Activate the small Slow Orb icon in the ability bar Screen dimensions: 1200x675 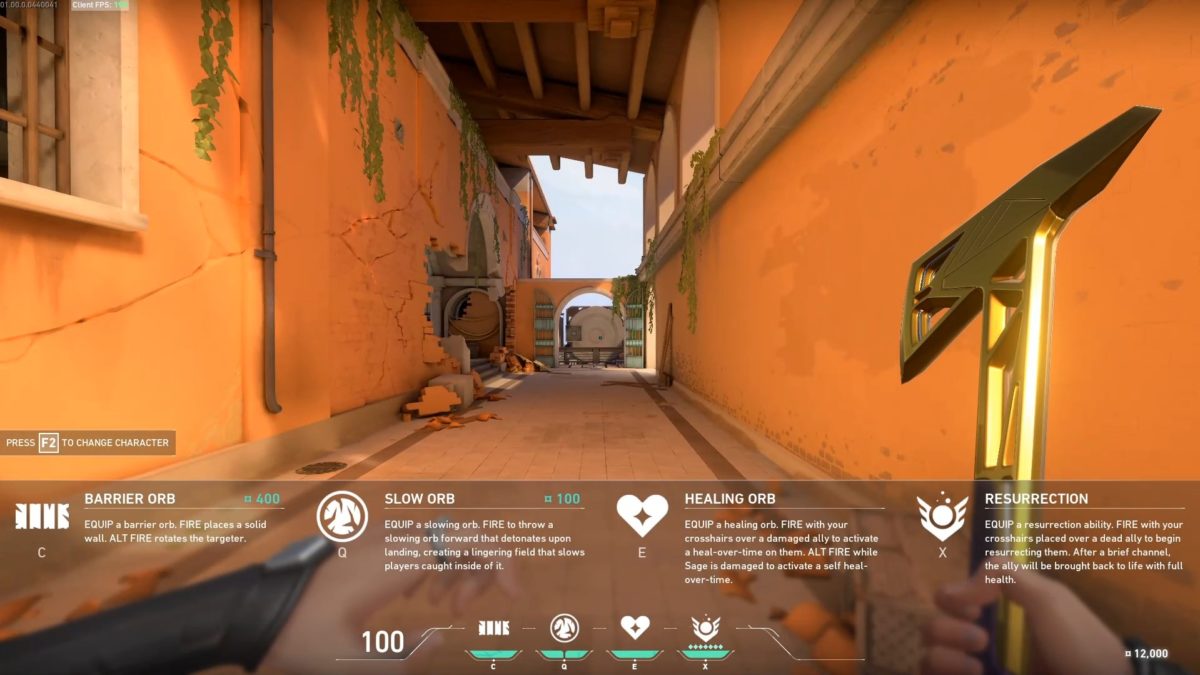[564, 627]
